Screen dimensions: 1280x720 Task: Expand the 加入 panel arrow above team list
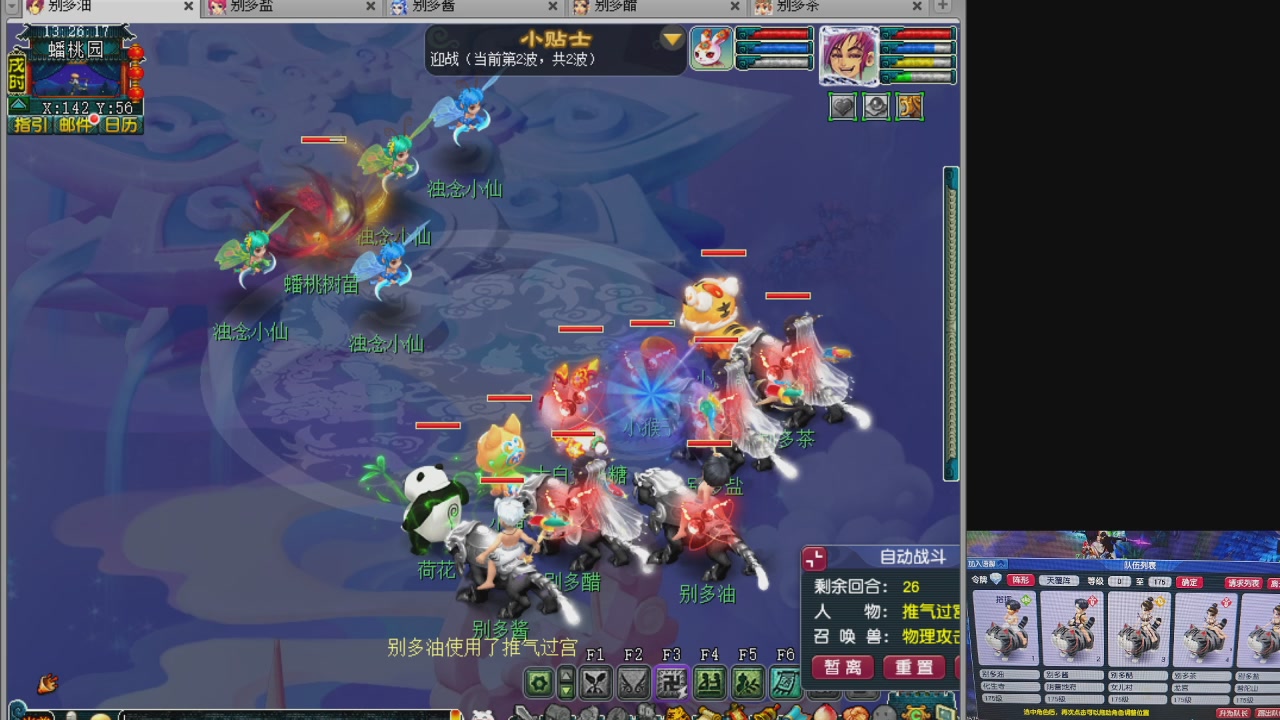point(1000,564)
